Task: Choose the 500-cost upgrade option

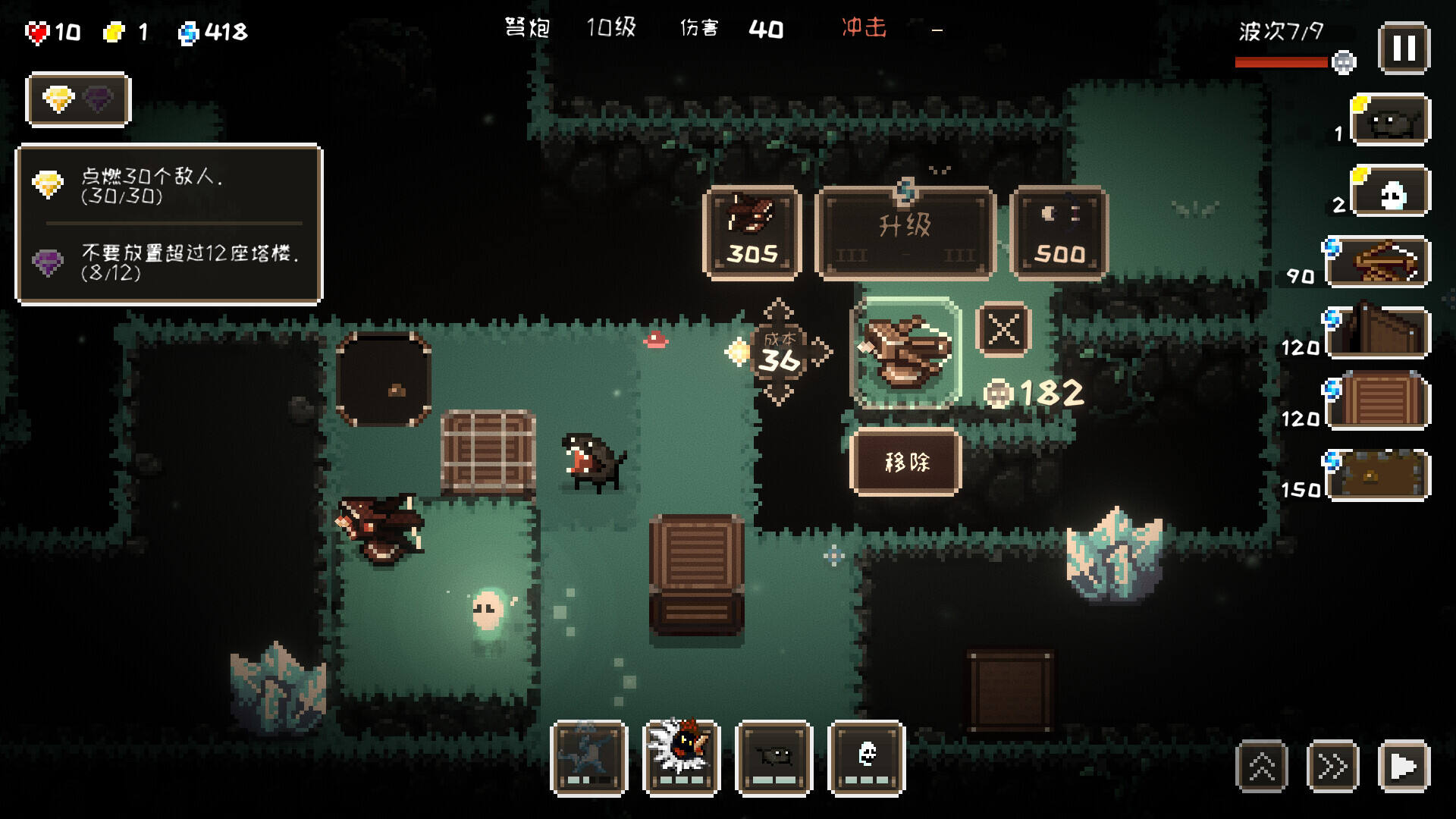Action: [1059, 233]
